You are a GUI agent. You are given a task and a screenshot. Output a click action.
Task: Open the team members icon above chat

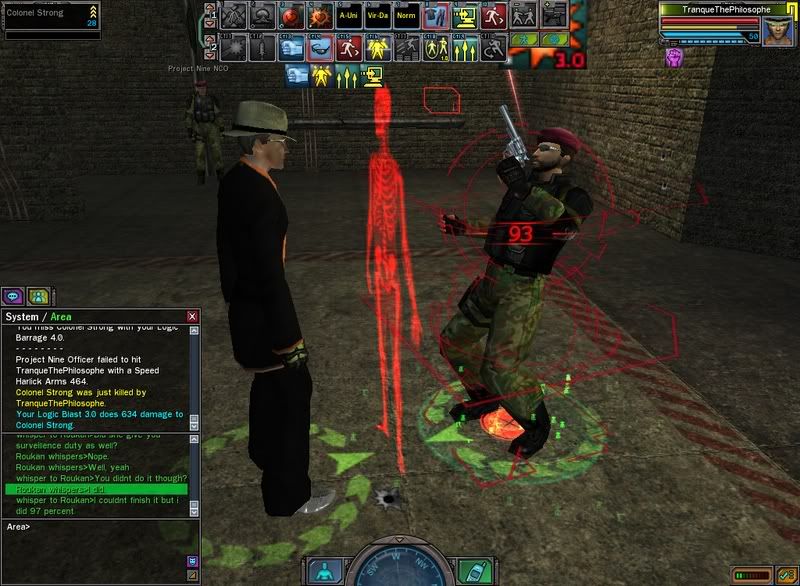(x=38, y=296)
